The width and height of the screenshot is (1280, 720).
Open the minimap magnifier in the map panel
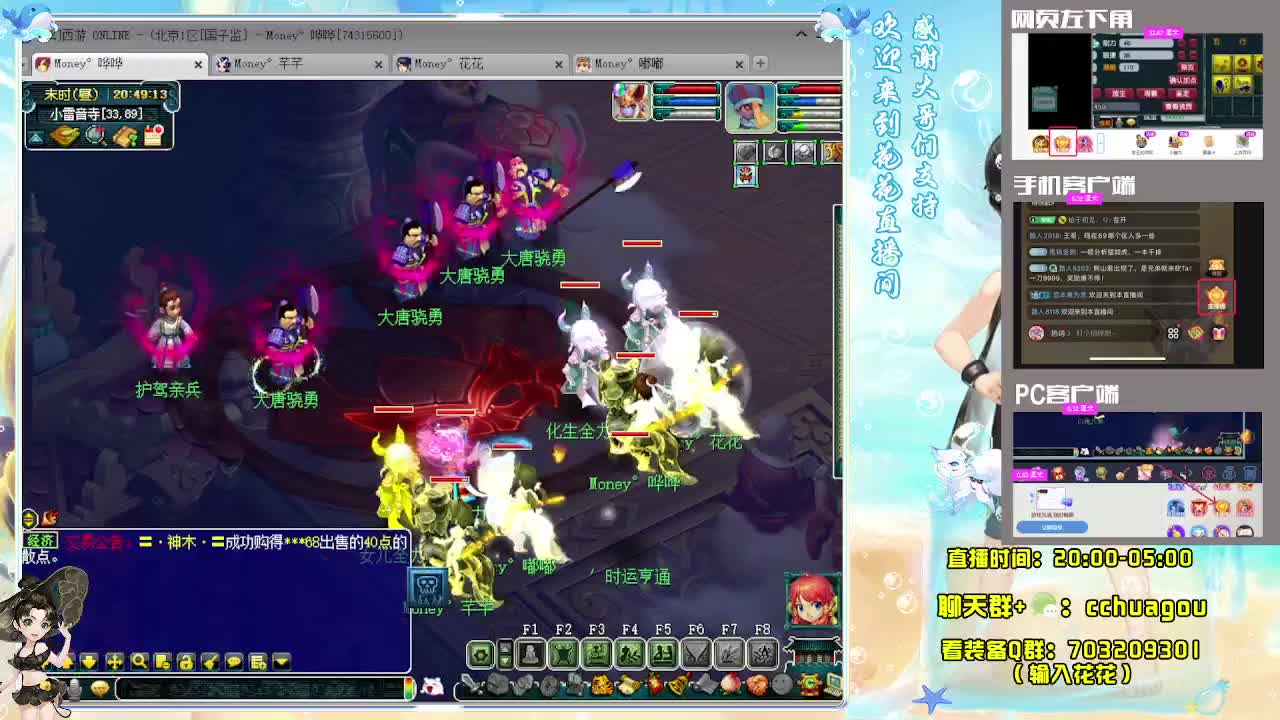pos(95,135)
